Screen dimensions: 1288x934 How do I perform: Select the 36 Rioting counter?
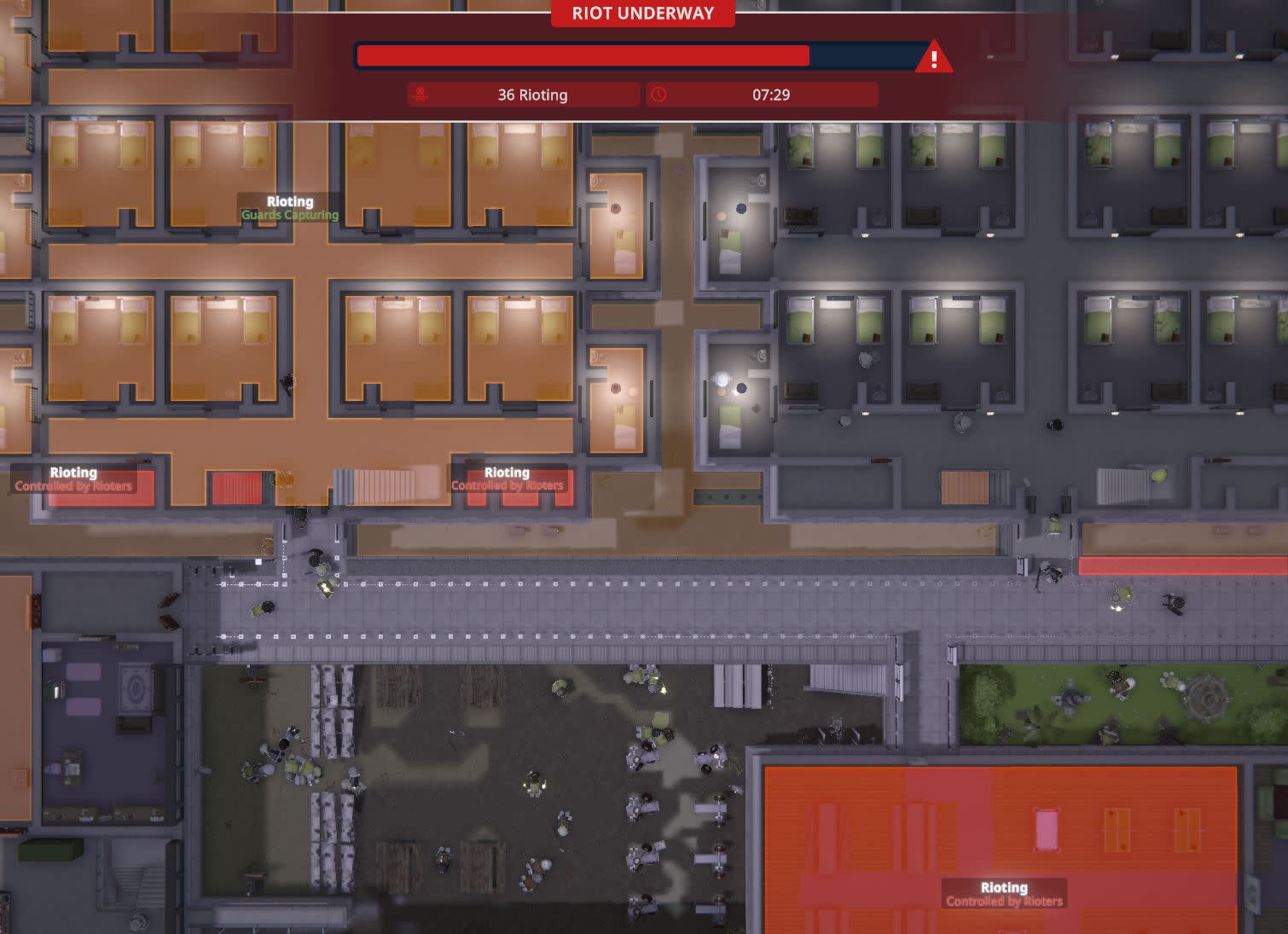532,95
